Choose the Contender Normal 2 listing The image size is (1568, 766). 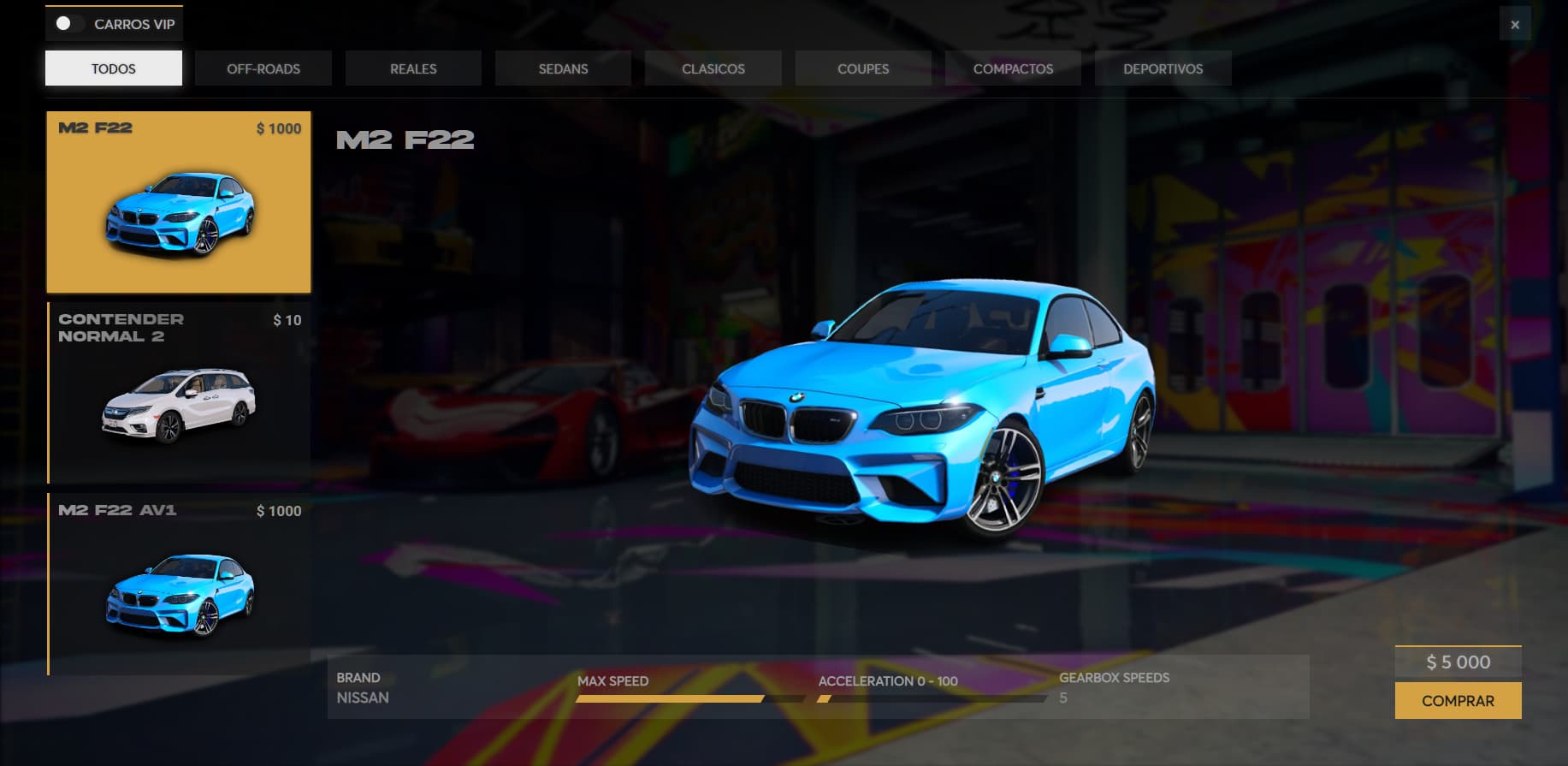click(x=179, y=394)
